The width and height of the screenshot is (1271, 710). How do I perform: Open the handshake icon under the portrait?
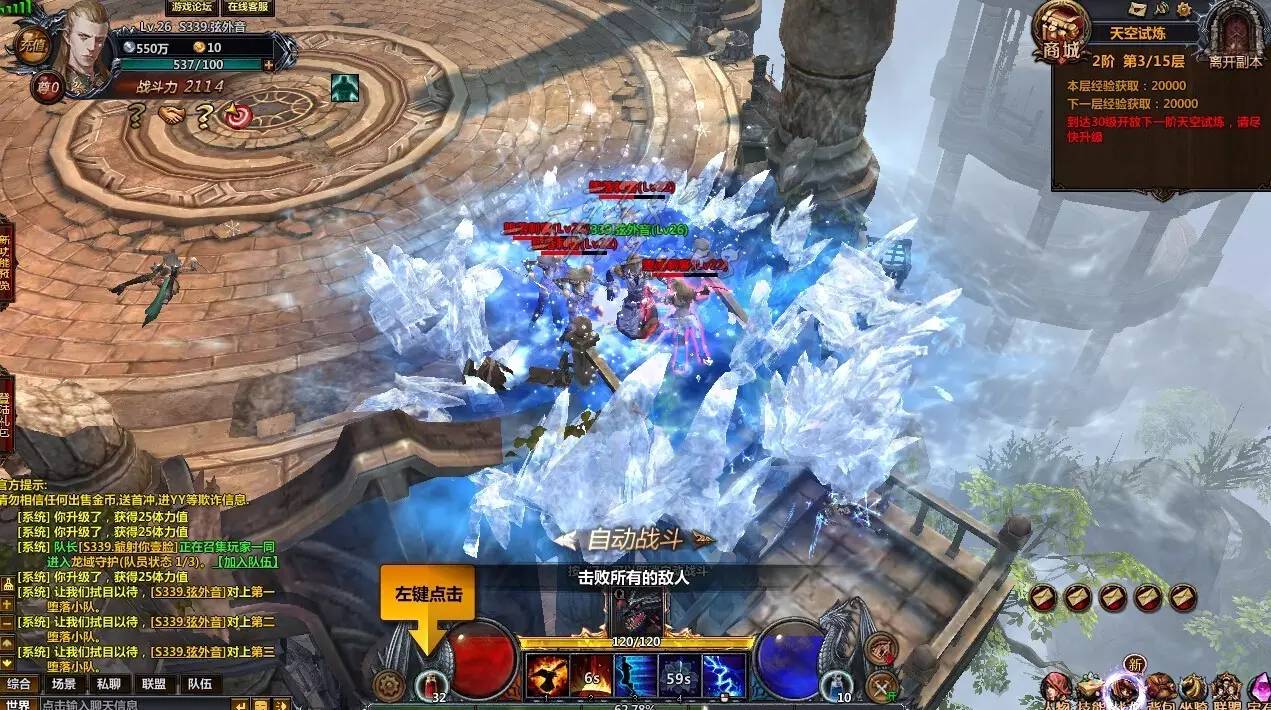[x=171, y=115]
